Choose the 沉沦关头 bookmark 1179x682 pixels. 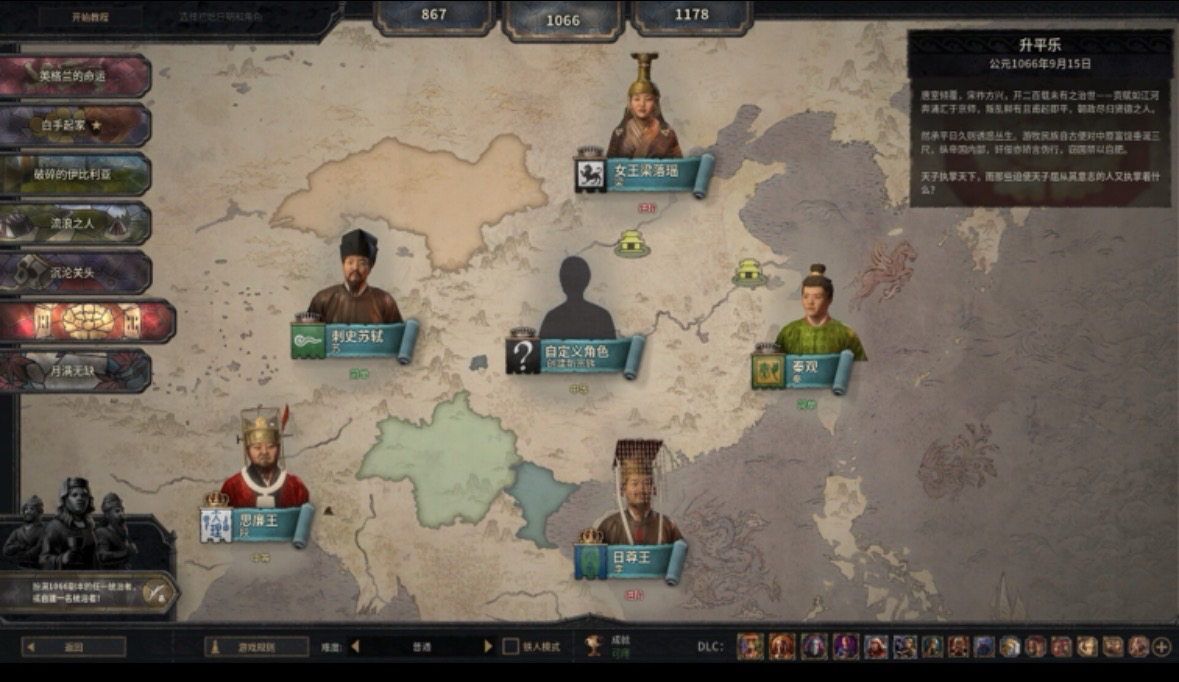click(74, 272)
